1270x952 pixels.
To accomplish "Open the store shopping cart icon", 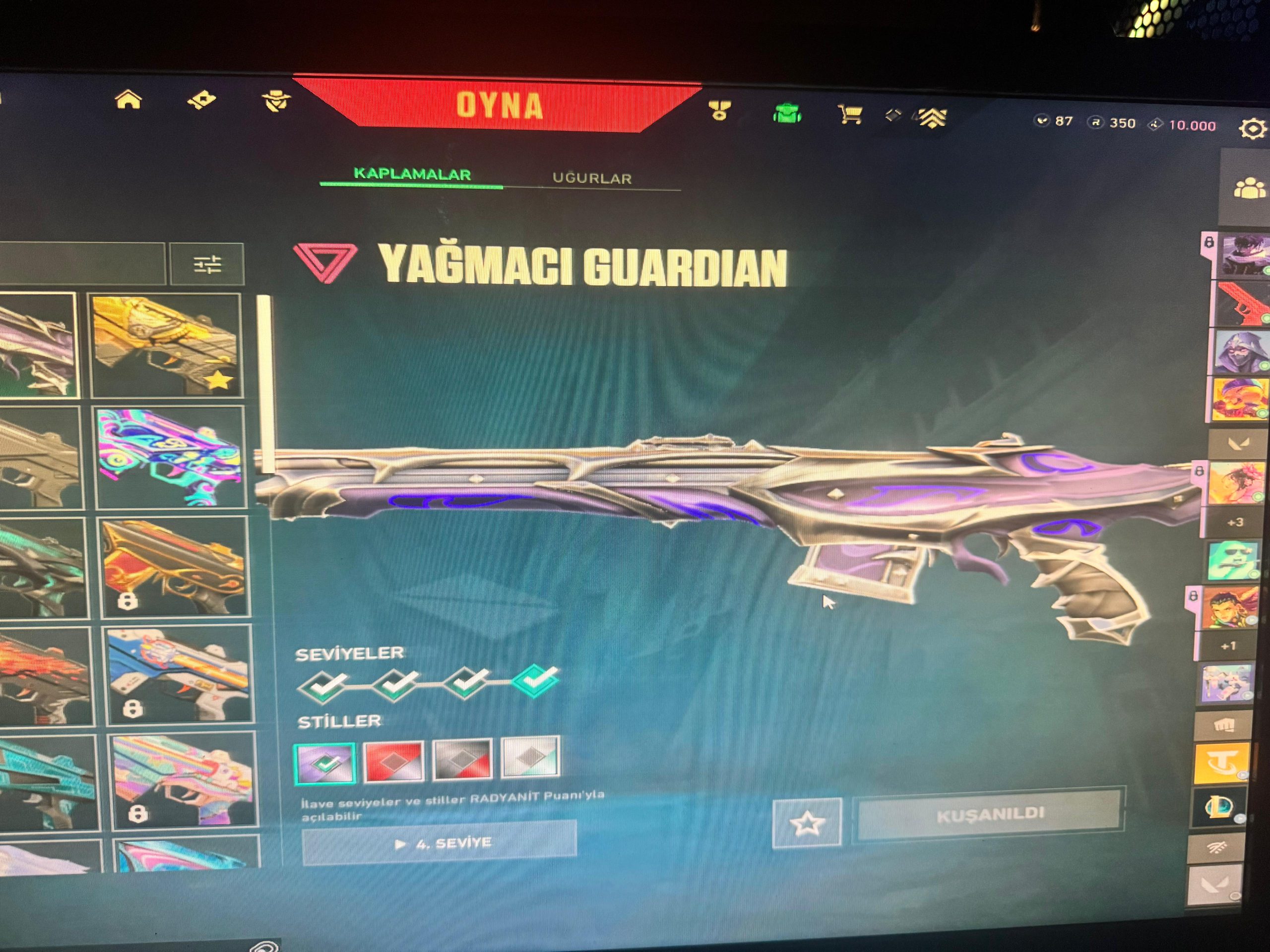I will (x=849, y=114).
